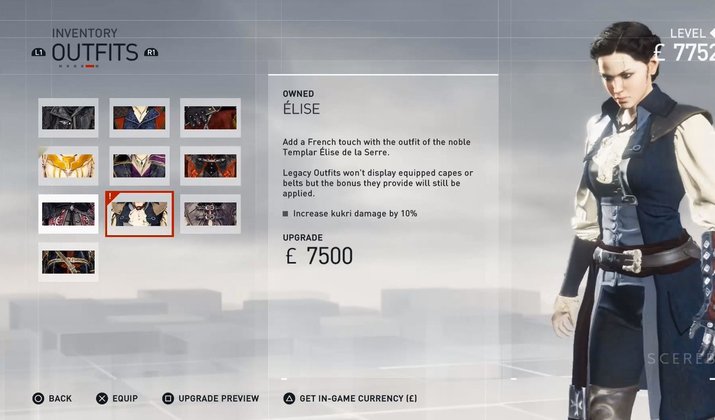Select the crossed tan belts outfit thumbnail

[x=68, y=261]
